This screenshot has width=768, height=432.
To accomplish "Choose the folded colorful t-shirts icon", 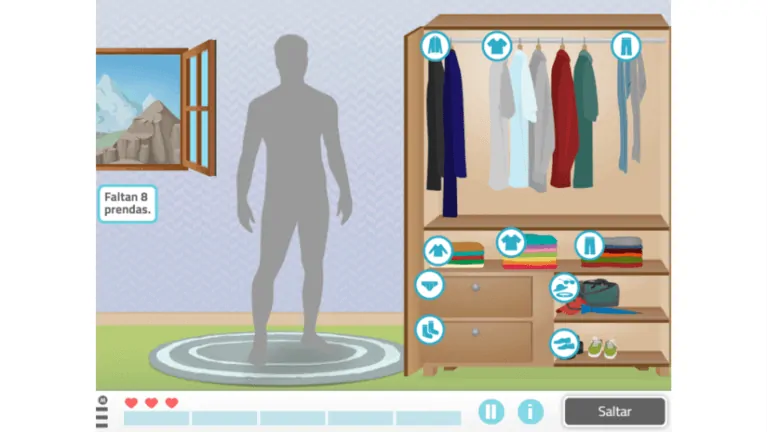I will click(511, 242).
